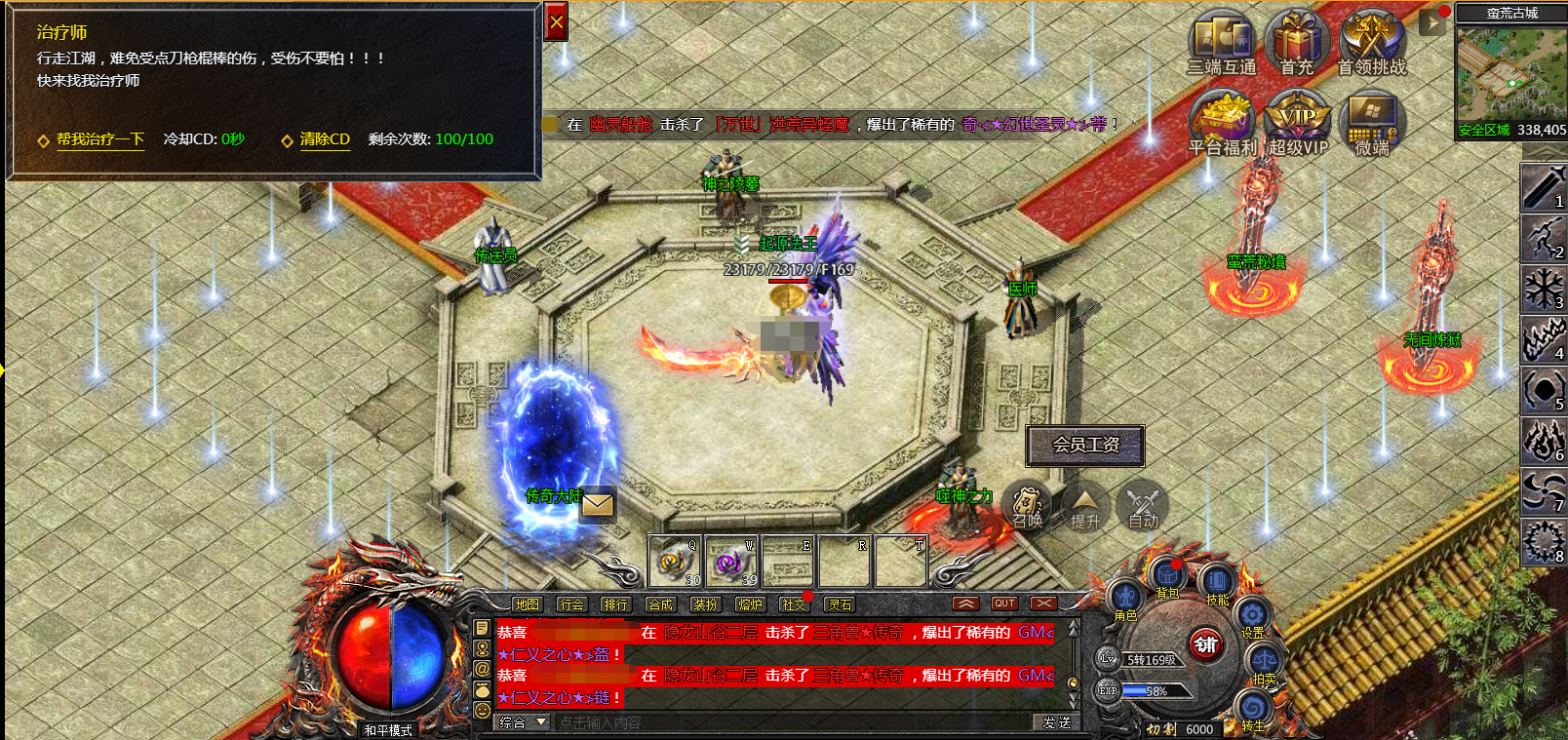This screenshot has width=1568, height=740.
Task: Open the 背包 backpack icon
Action: (1167, 578)
